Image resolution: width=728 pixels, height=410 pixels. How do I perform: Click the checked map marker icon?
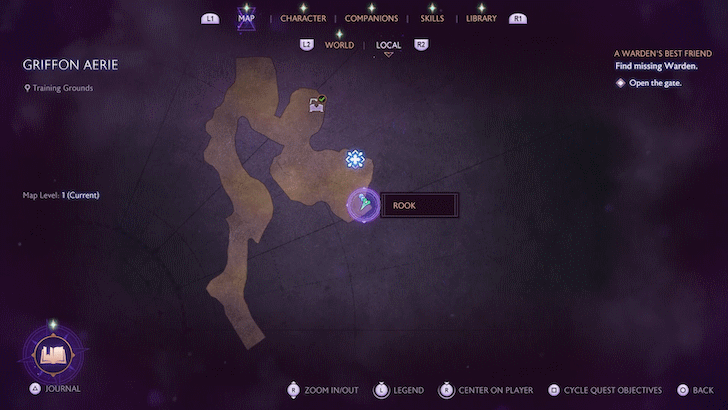point(317,104)
